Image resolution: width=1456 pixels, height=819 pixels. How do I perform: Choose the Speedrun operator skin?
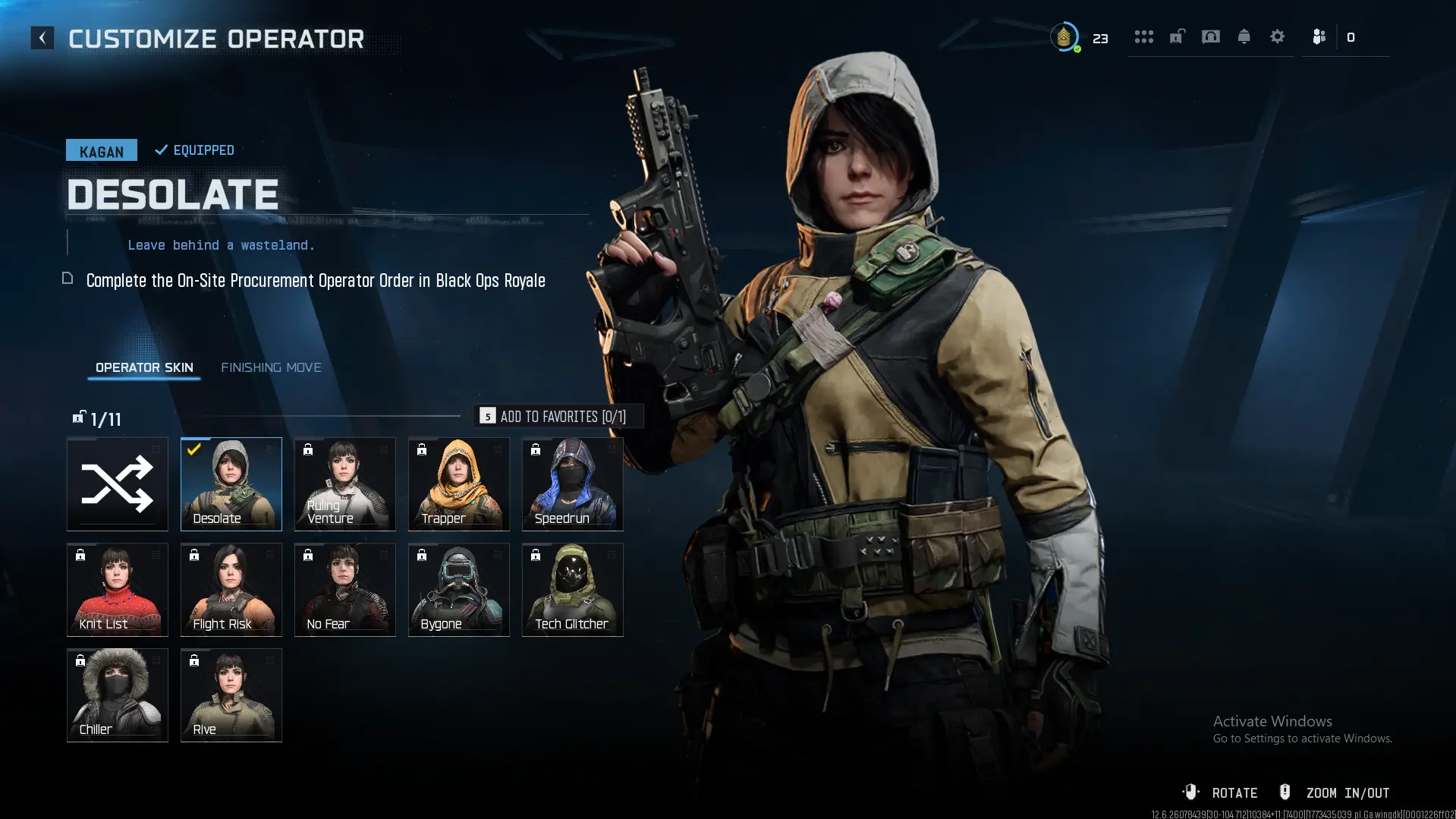(x=573, y=484)
